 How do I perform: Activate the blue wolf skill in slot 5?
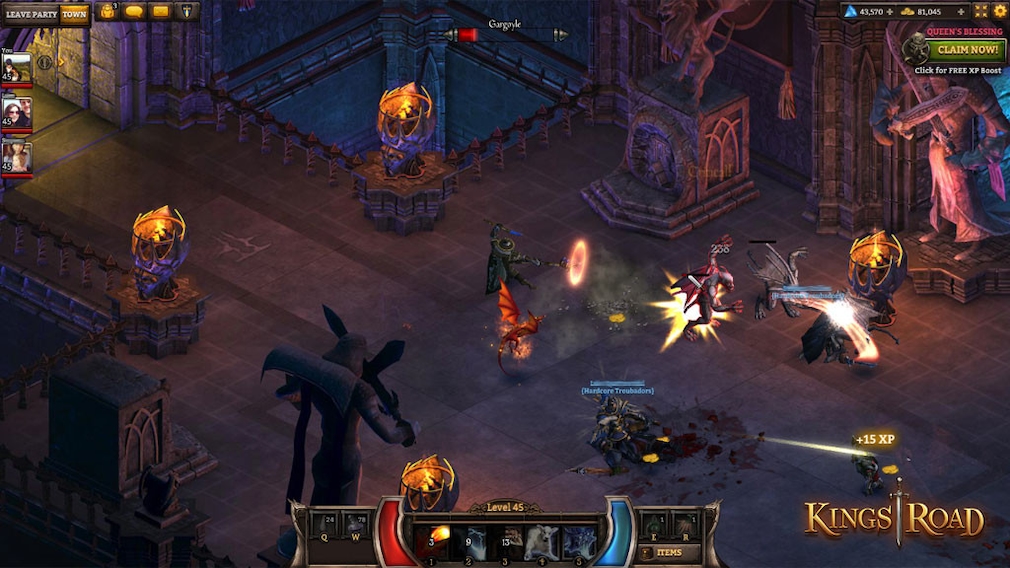[x=579, y=542]
